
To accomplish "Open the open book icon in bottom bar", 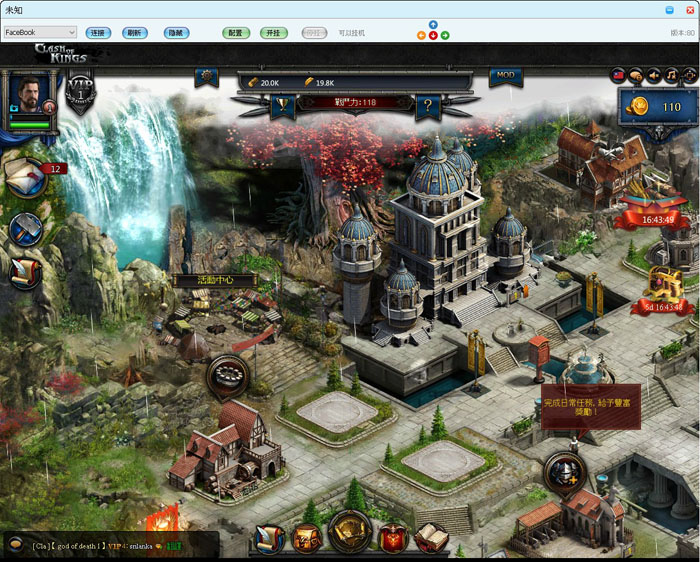I will click(431, 538).
